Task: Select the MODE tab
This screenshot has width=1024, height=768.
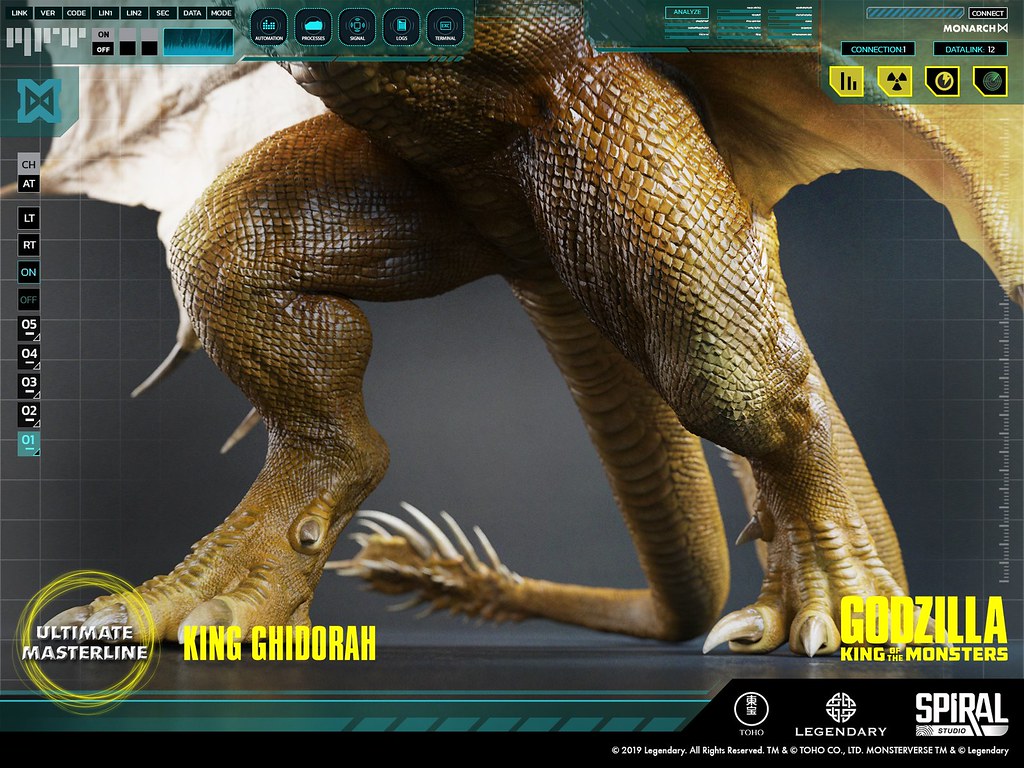Action: (221, 13)
